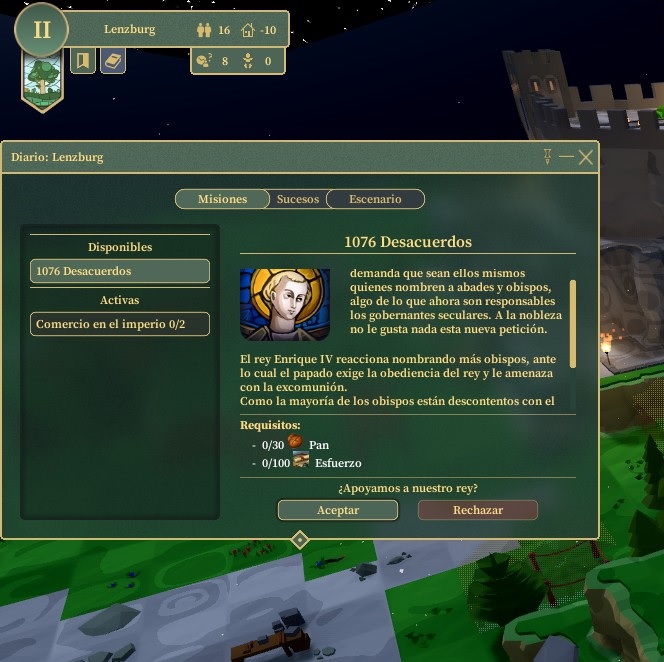The image size is (664, 662).
Task: Click the round era II badge
Action: click(x=41, y=29)
